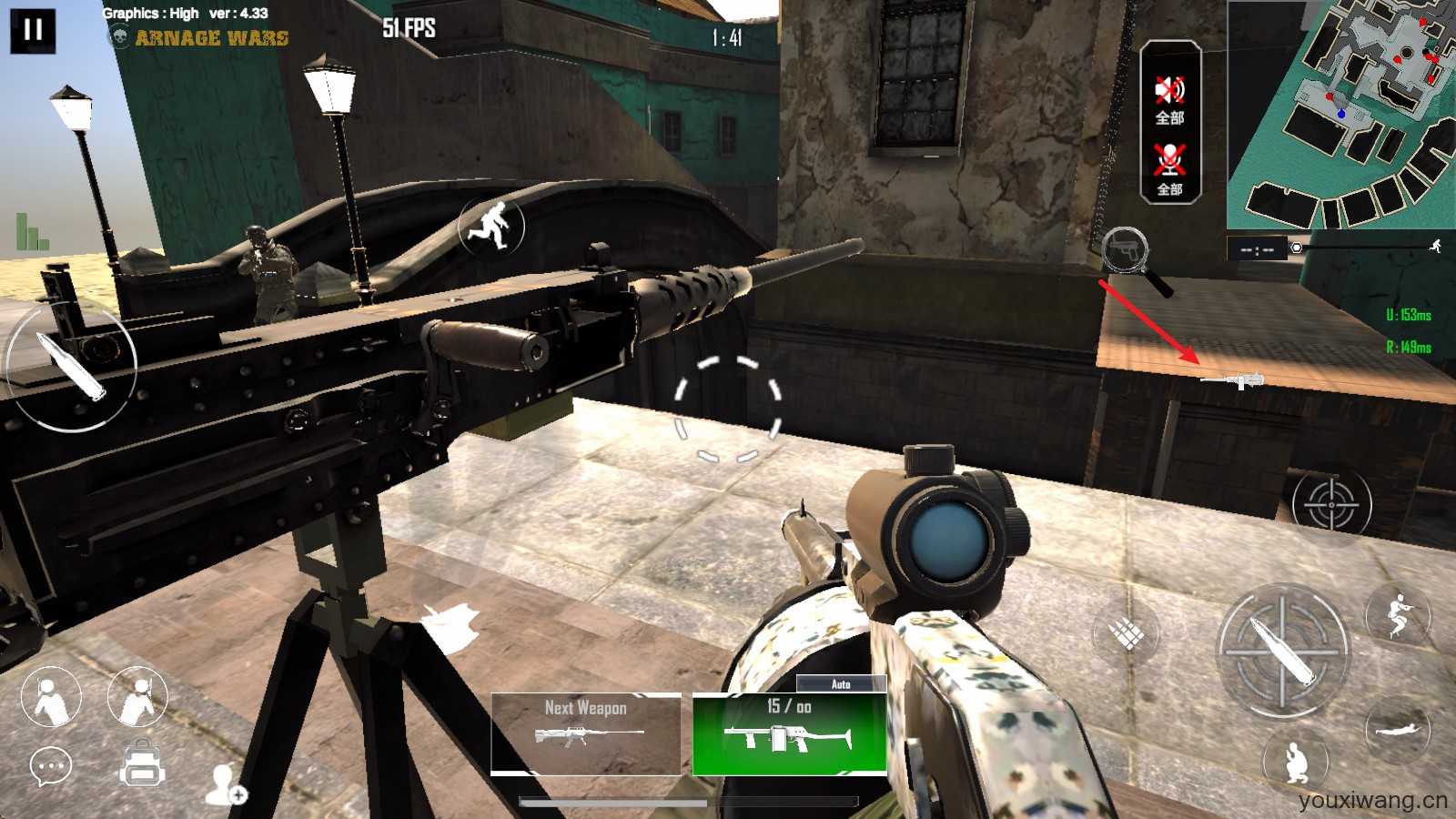This screenshot has height=819, width=1456.
Task: Switch to the Next Weapon slot
Action: [x=585, y=733]
